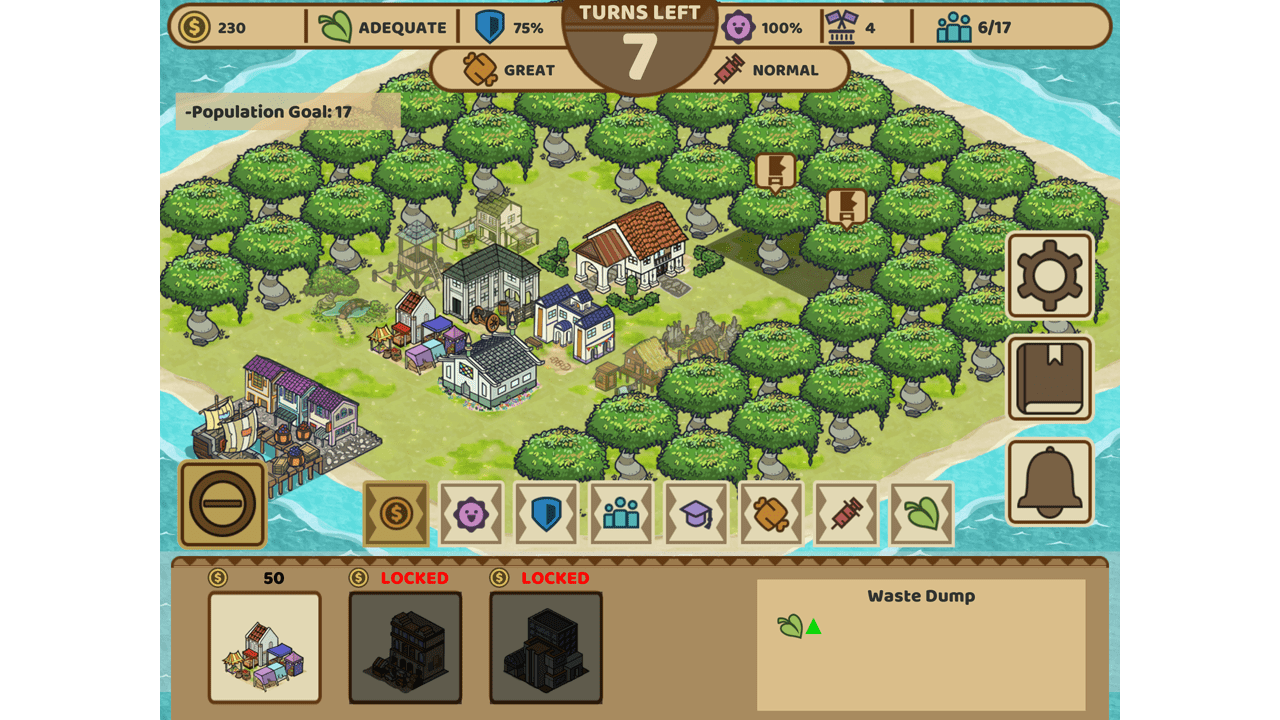Image resolution: width=1280 pixels, height=720 pixels.
Task: Open the gear settings button
Action: point(1049,275)
